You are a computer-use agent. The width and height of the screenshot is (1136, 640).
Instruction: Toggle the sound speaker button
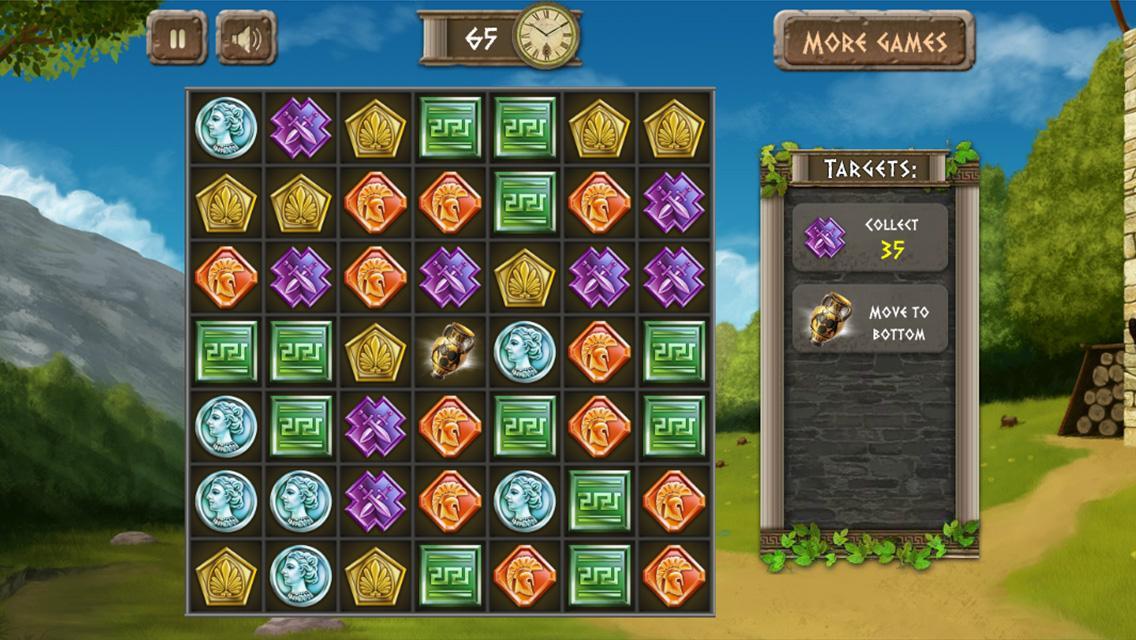(x=246, y=39)
